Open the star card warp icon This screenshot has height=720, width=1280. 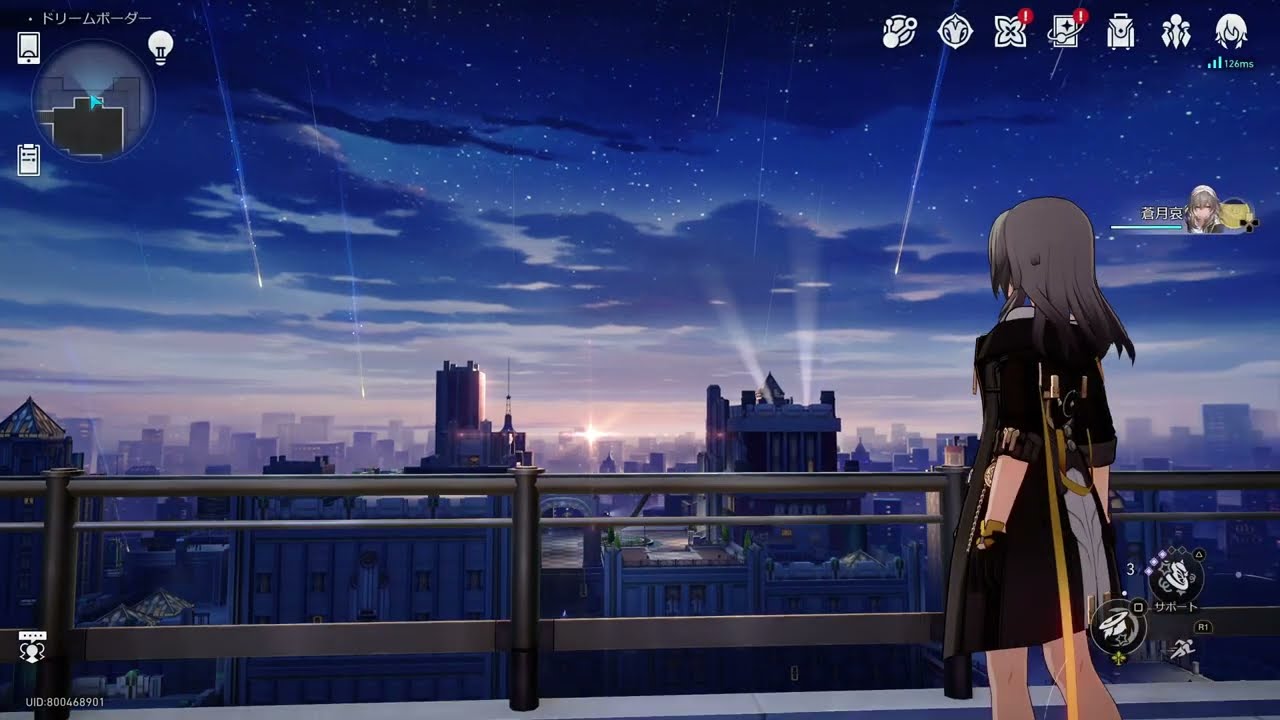pyautogui.click(x=1064, y=33)
